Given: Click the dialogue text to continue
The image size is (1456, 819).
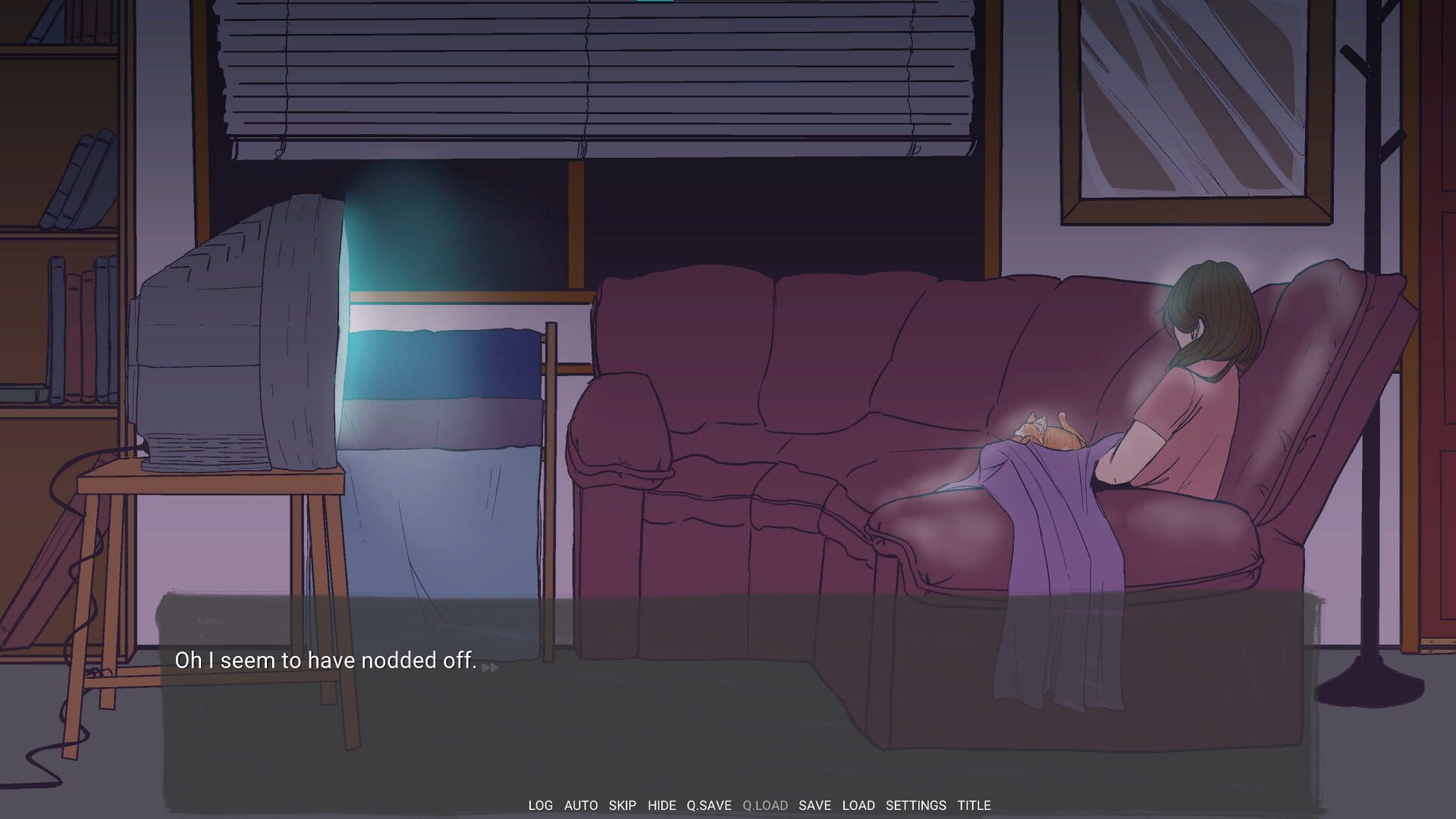Looking at the screenshot, I should (325, 661).
